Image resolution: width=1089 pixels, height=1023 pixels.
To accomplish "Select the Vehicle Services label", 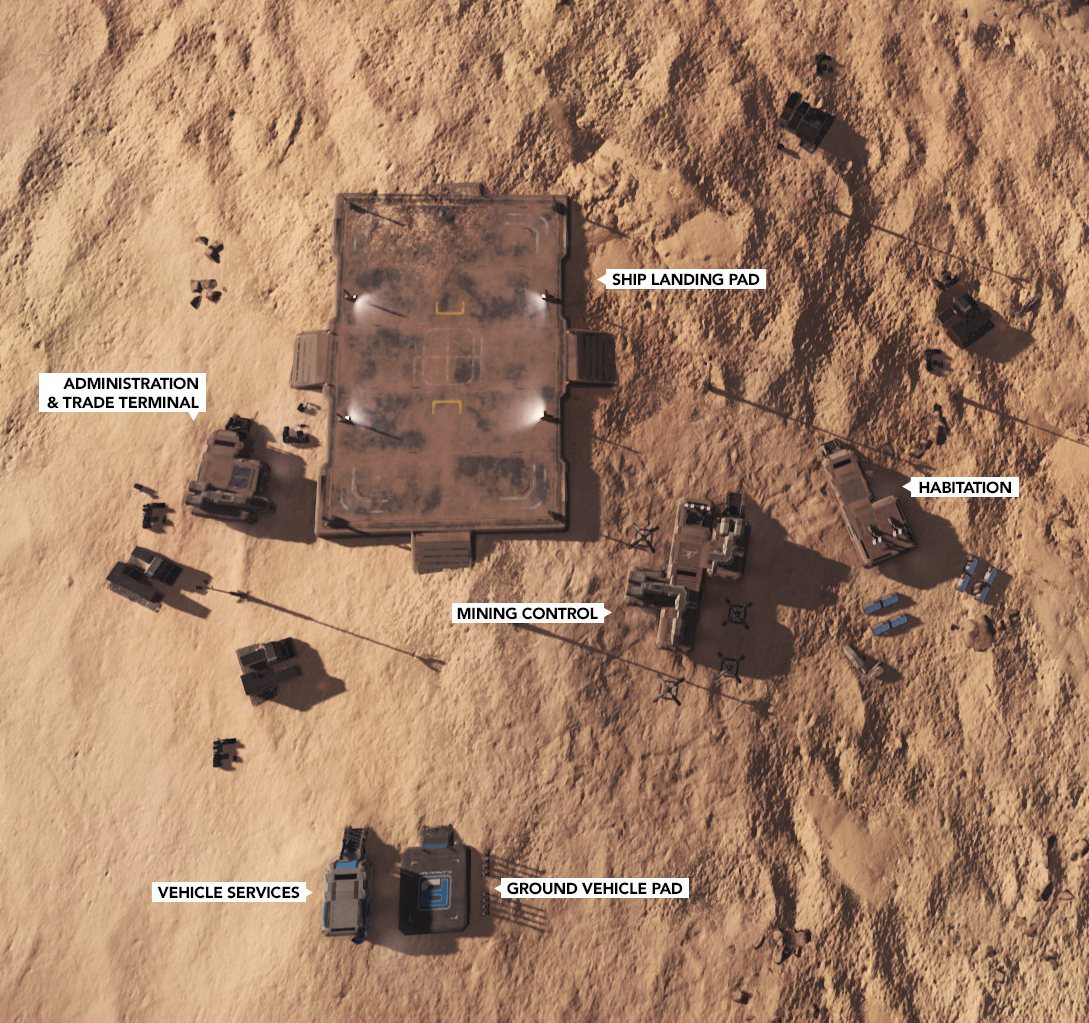I will pyautogui.click(x=228, y=892).
